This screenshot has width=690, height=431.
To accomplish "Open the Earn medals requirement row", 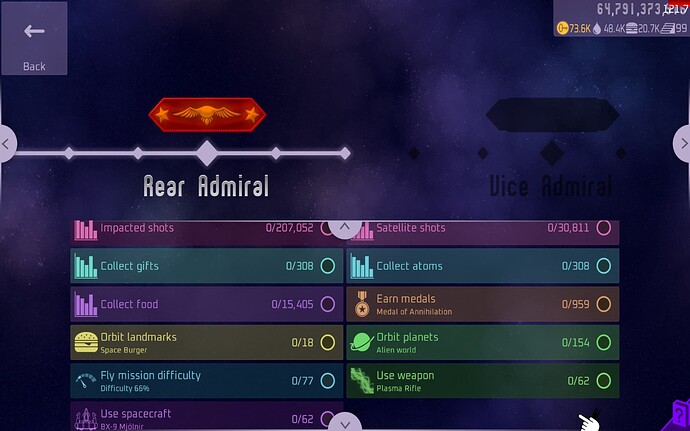I will 482,304.
